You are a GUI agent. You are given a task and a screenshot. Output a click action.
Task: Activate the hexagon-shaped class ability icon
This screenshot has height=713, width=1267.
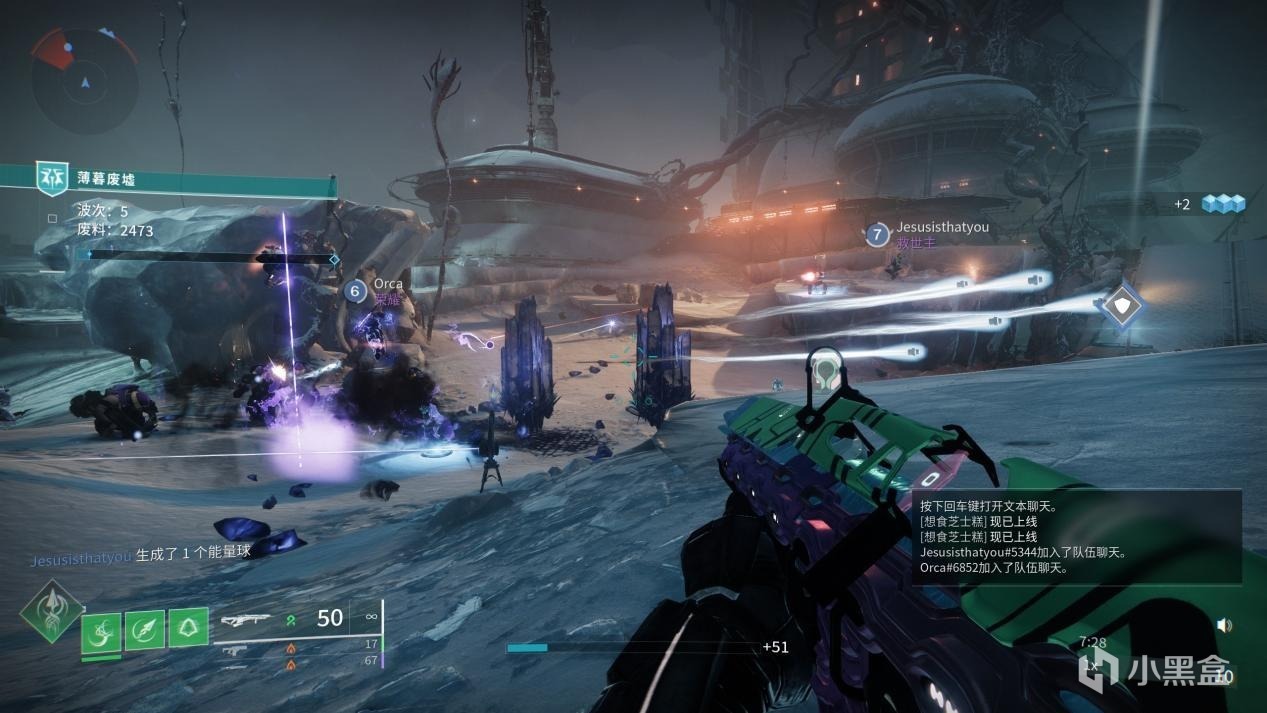click(188, 628)
